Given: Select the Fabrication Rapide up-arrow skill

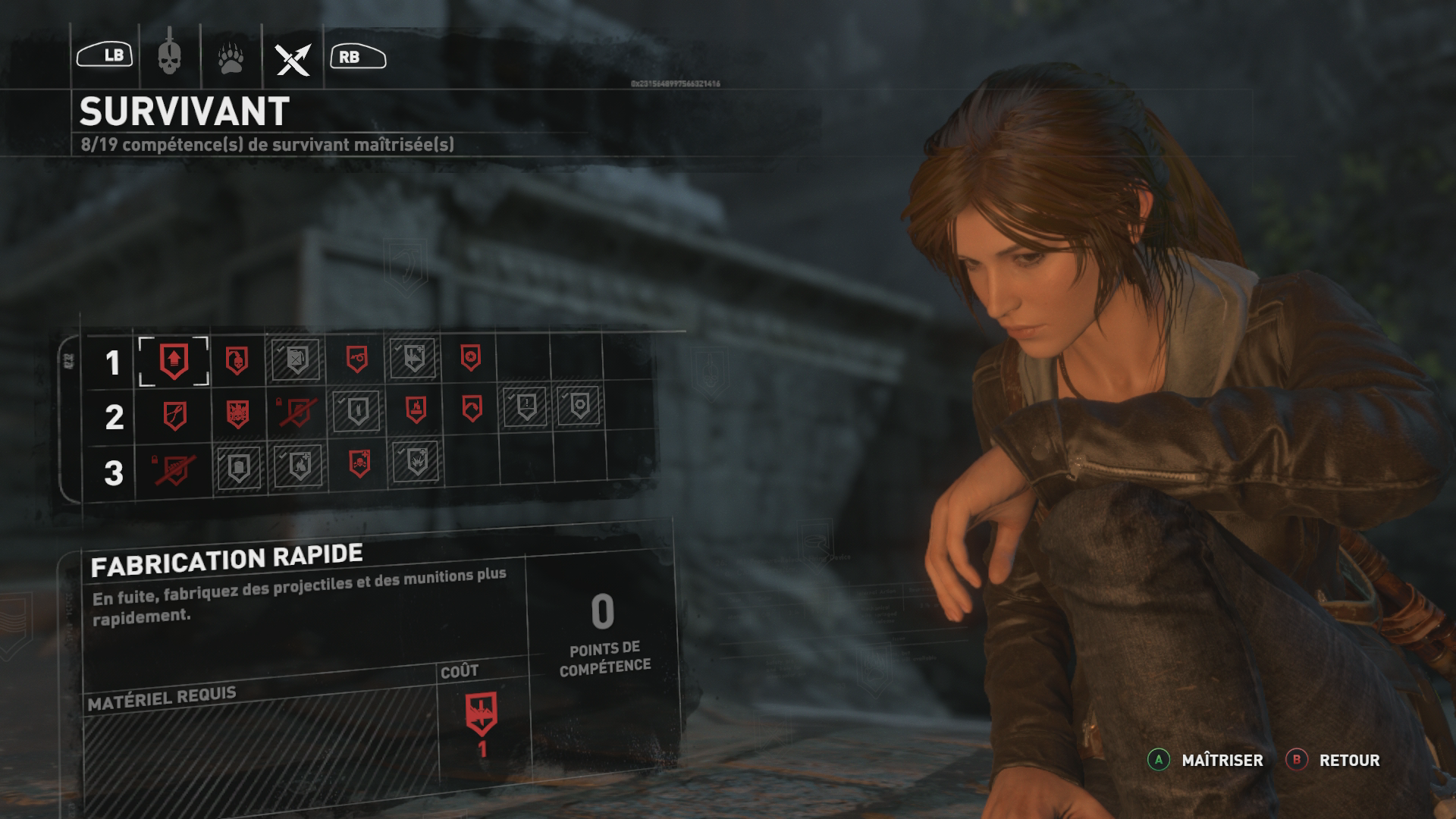Looking at the screenshot, I should click(174, 361).
